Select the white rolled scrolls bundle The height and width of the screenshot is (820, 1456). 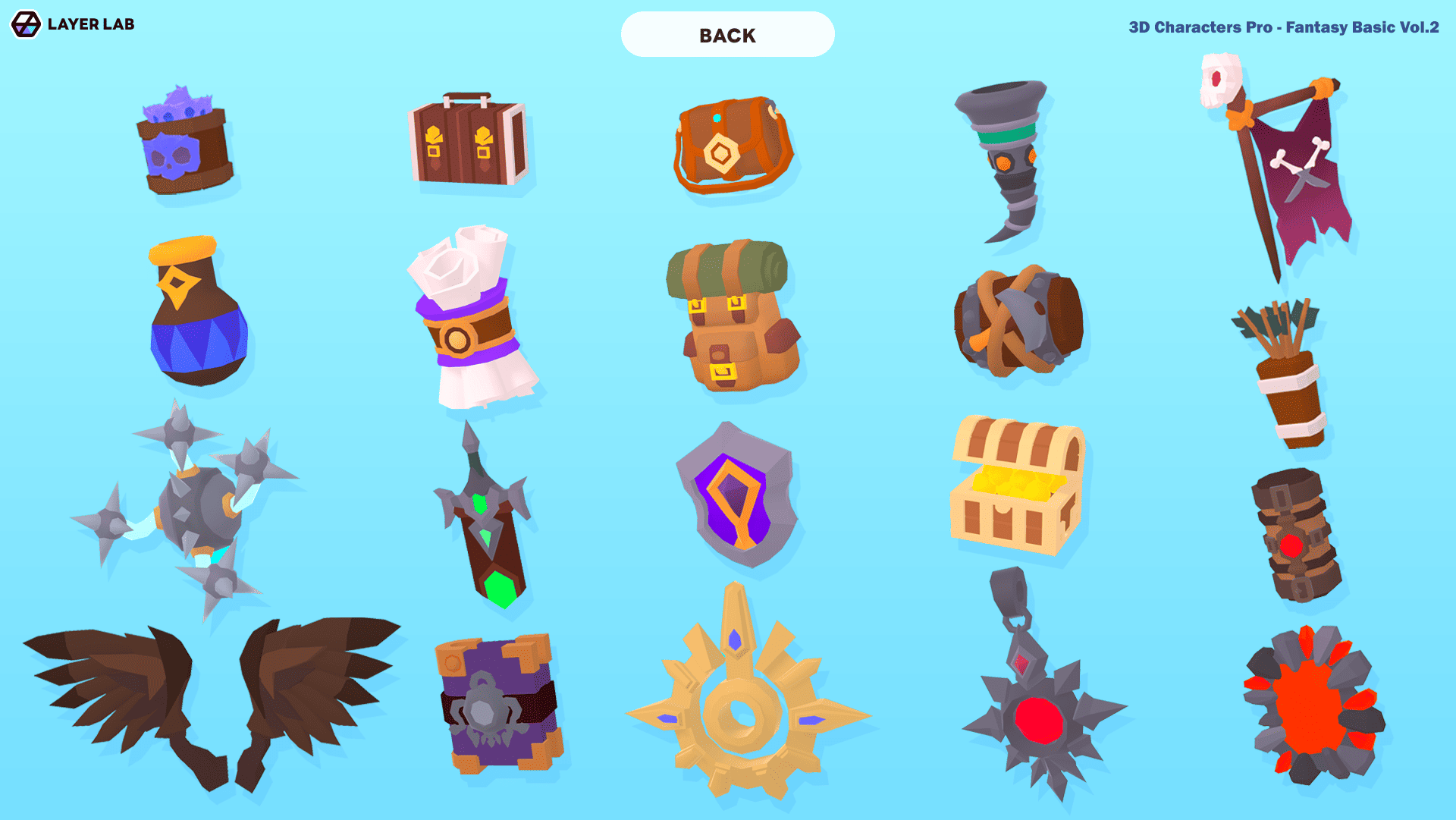pyautogui.click(x=470, y=319)
